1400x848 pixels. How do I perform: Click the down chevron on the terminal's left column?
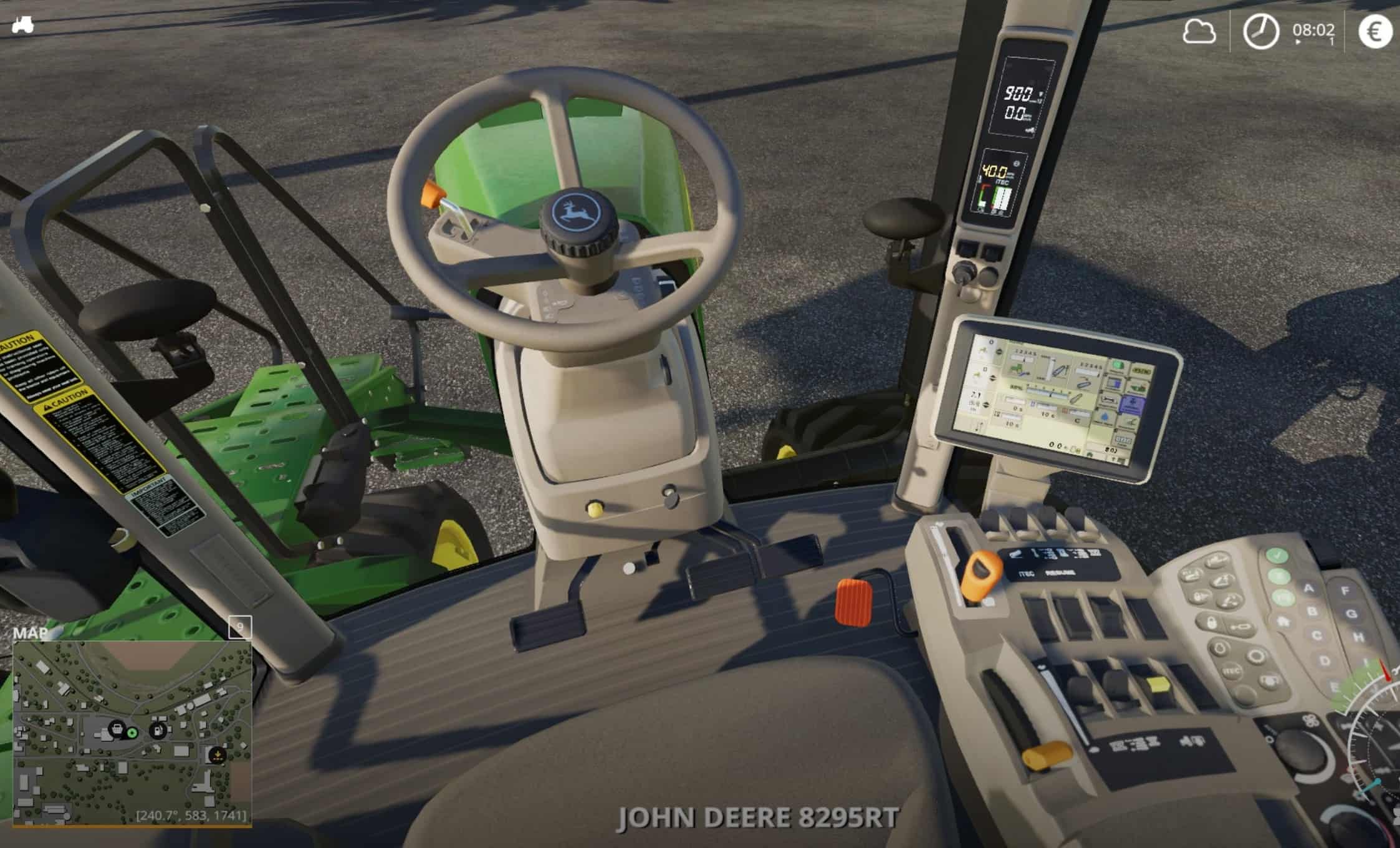(999, 352)
